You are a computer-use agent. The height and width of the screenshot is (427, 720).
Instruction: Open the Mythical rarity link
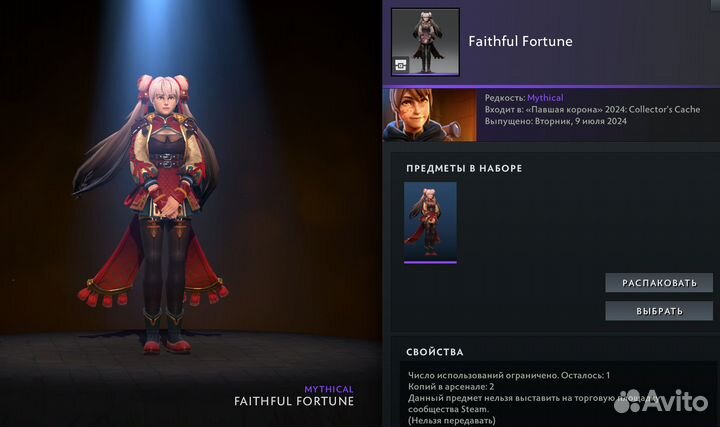[x=545, y=98]
